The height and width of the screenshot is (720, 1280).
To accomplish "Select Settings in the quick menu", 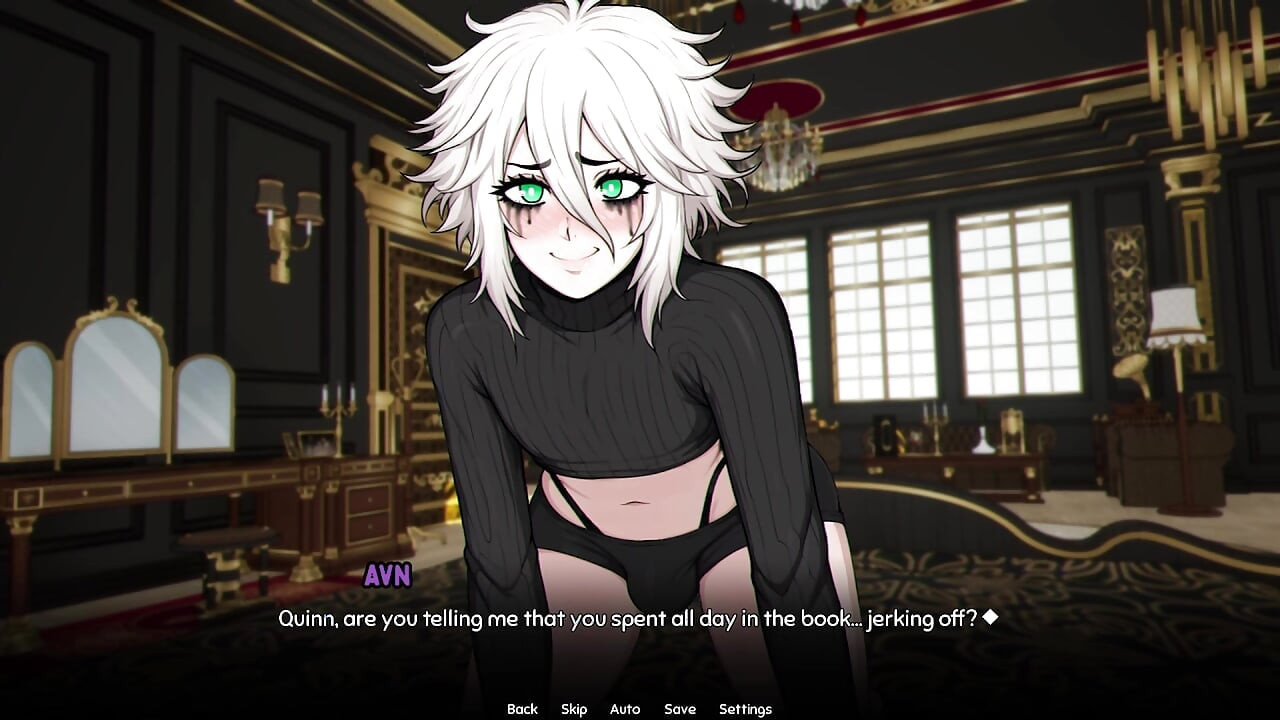I will click(745, 708).
